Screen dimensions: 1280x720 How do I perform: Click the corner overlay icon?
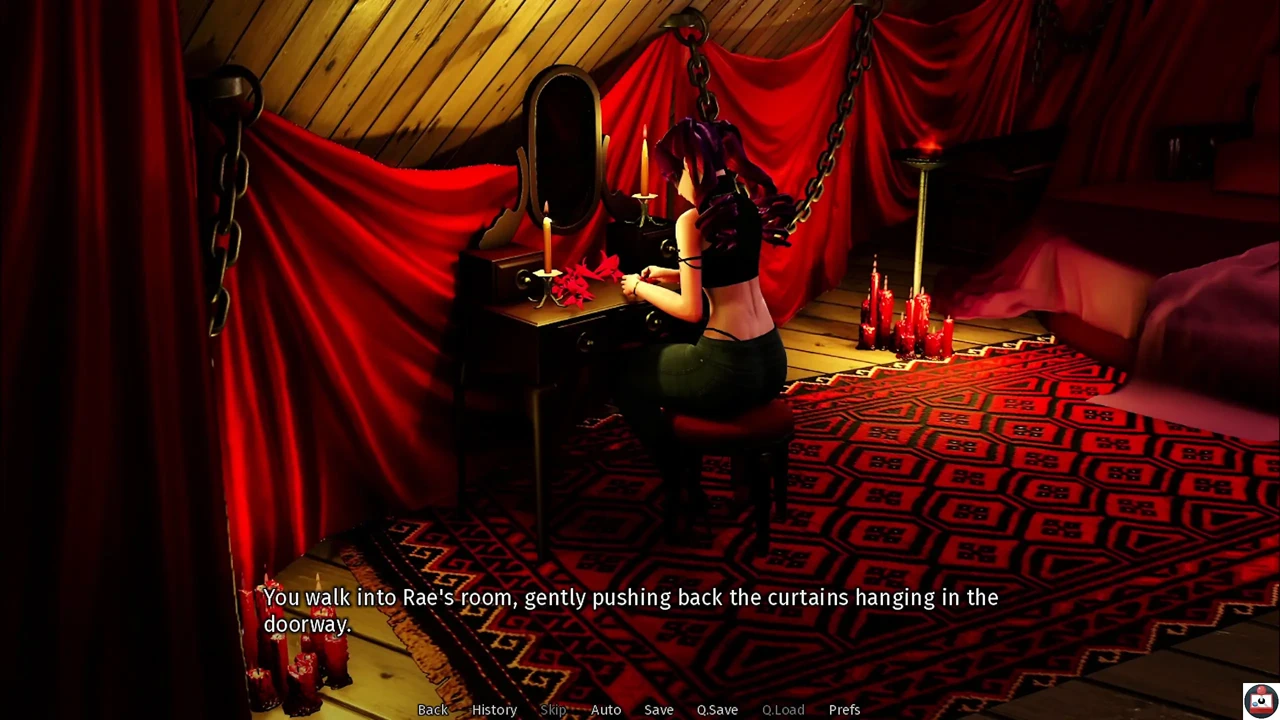[x=1259, y=699]
